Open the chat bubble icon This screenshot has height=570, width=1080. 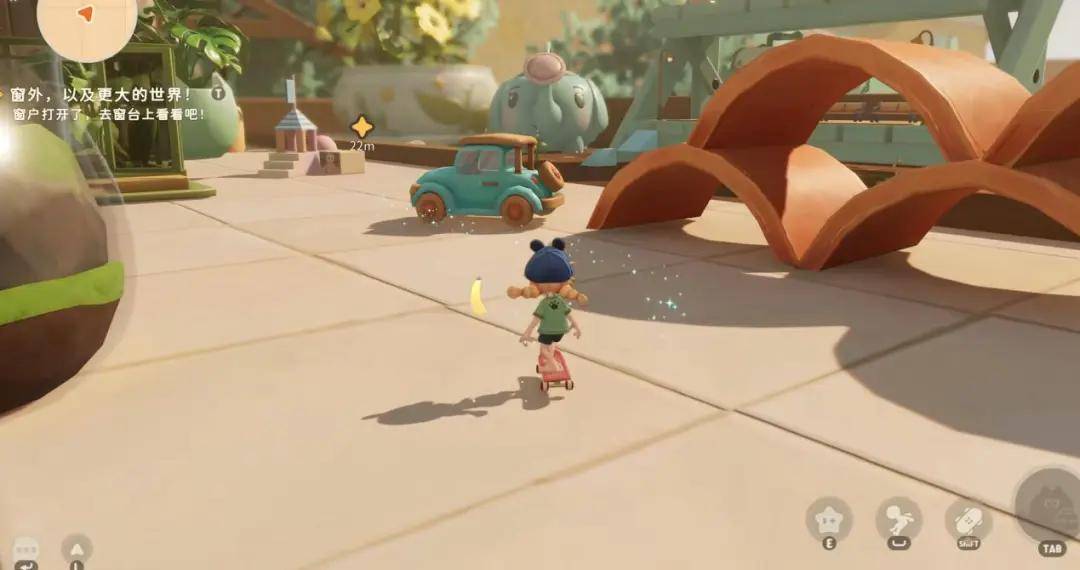(26, 550)
